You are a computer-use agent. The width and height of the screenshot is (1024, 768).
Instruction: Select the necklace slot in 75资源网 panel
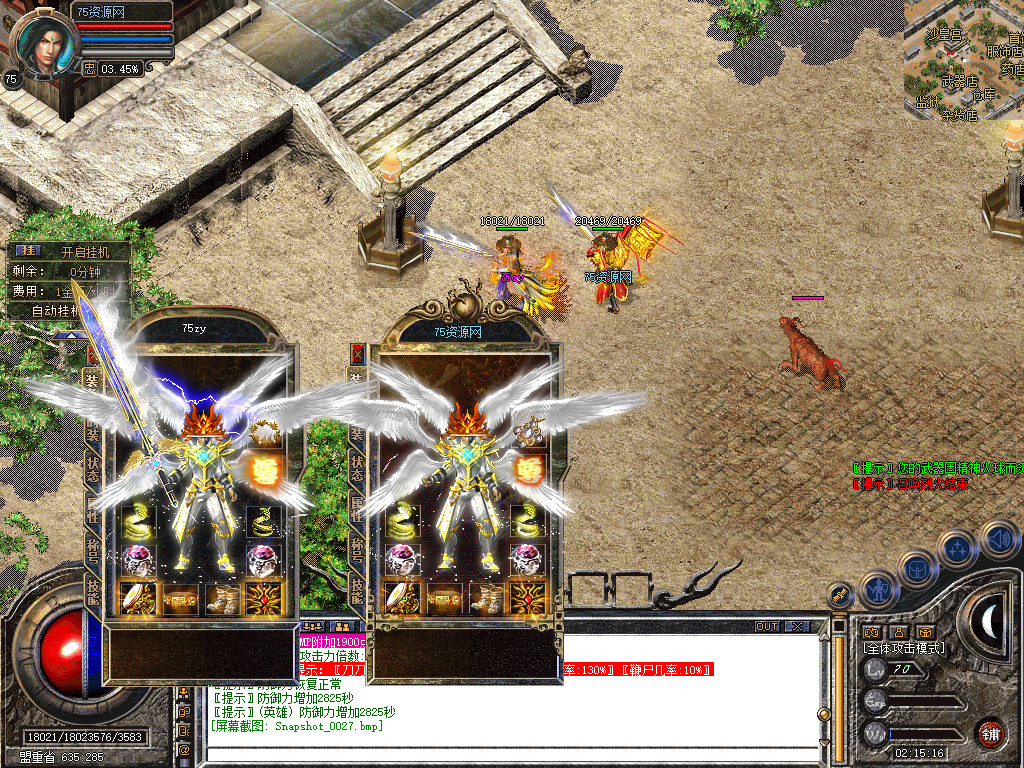pos(528,431)
